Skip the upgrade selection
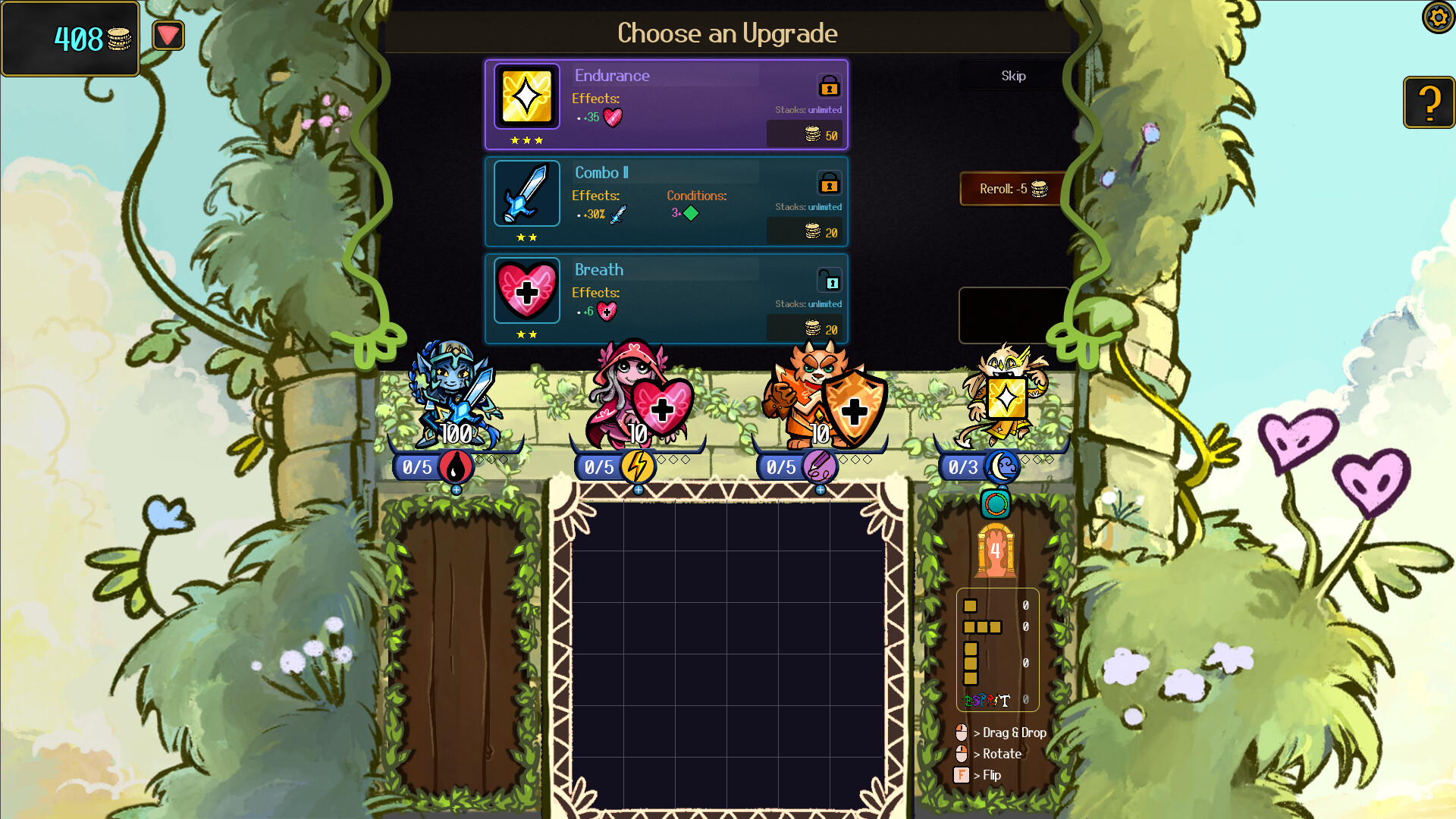This screenshot has height=819, width=1456. (1013, 75)
